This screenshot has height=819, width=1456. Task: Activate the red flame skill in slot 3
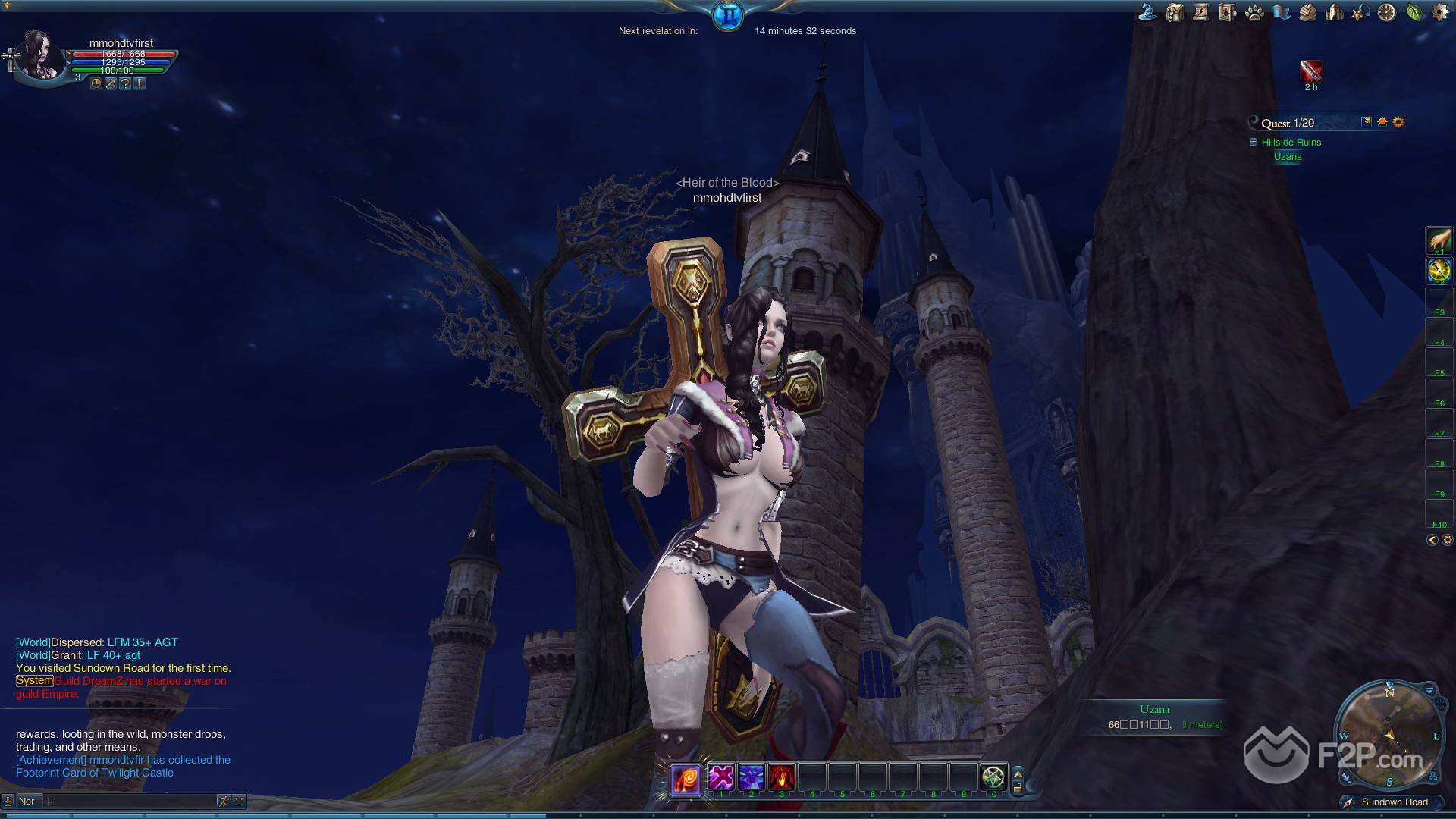[x=782, y=777]
